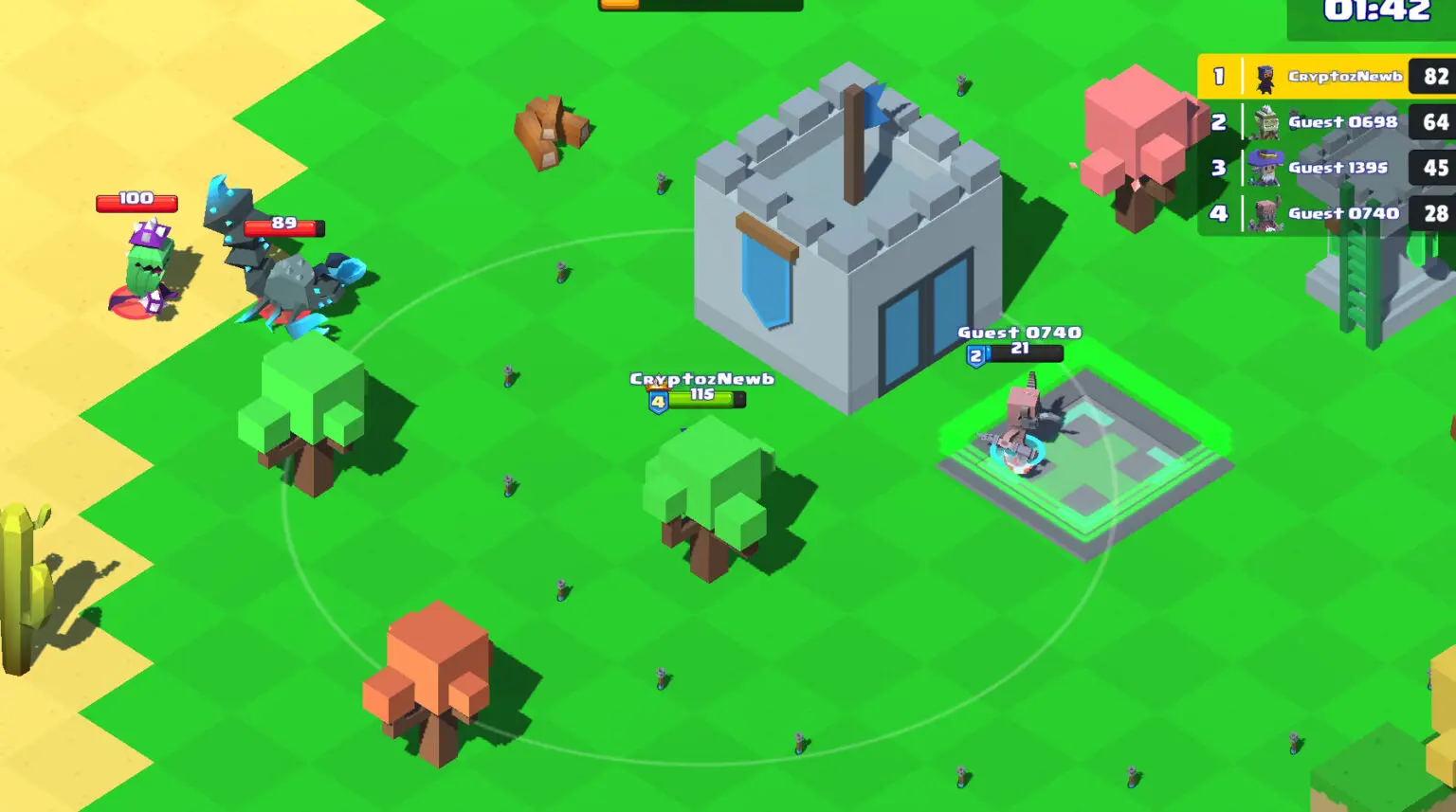Click the score 28 for Guest 0740
1456x812 pixels.
[x=1436, y=213]
